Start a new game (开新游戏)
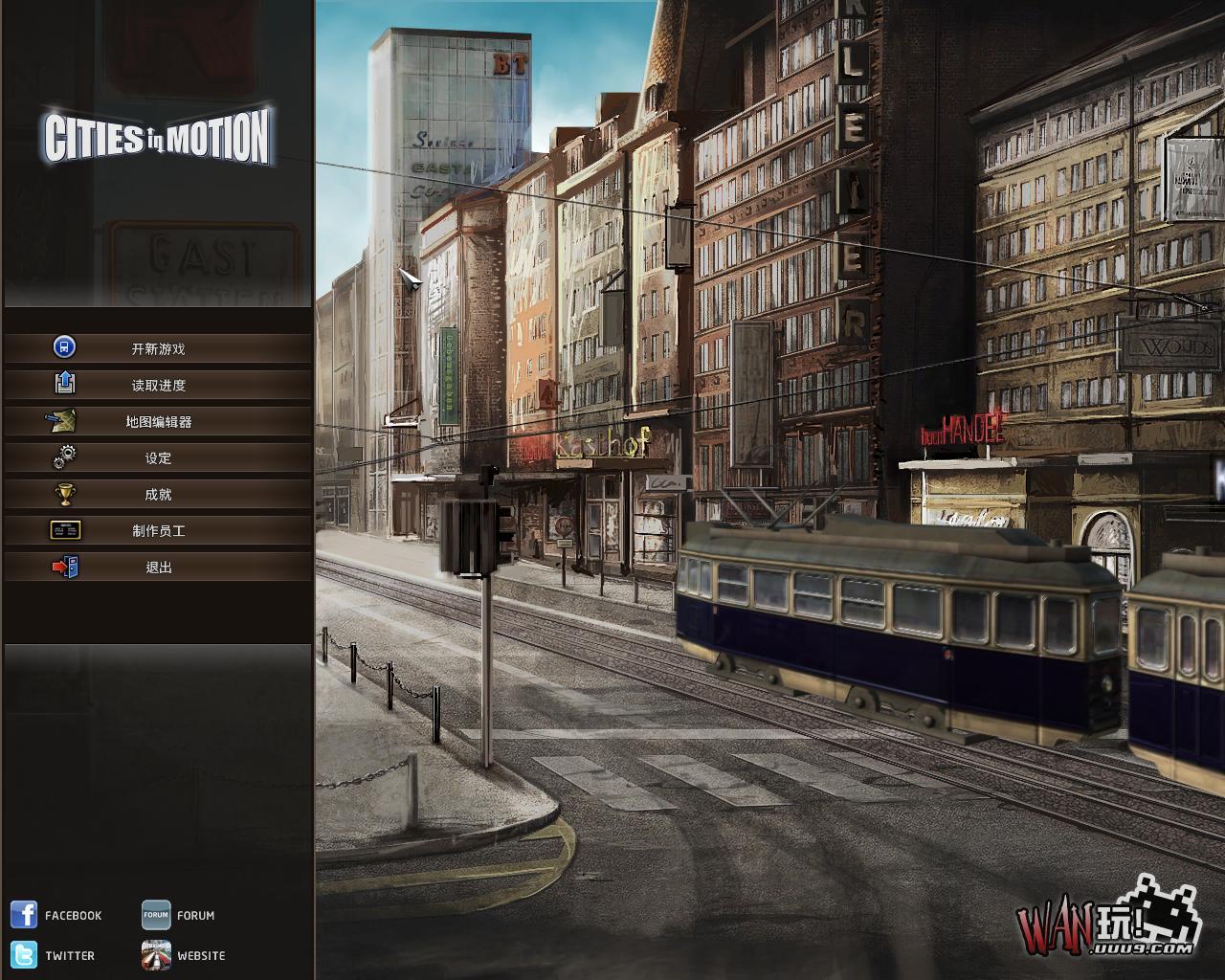 [x=158, y=348]
